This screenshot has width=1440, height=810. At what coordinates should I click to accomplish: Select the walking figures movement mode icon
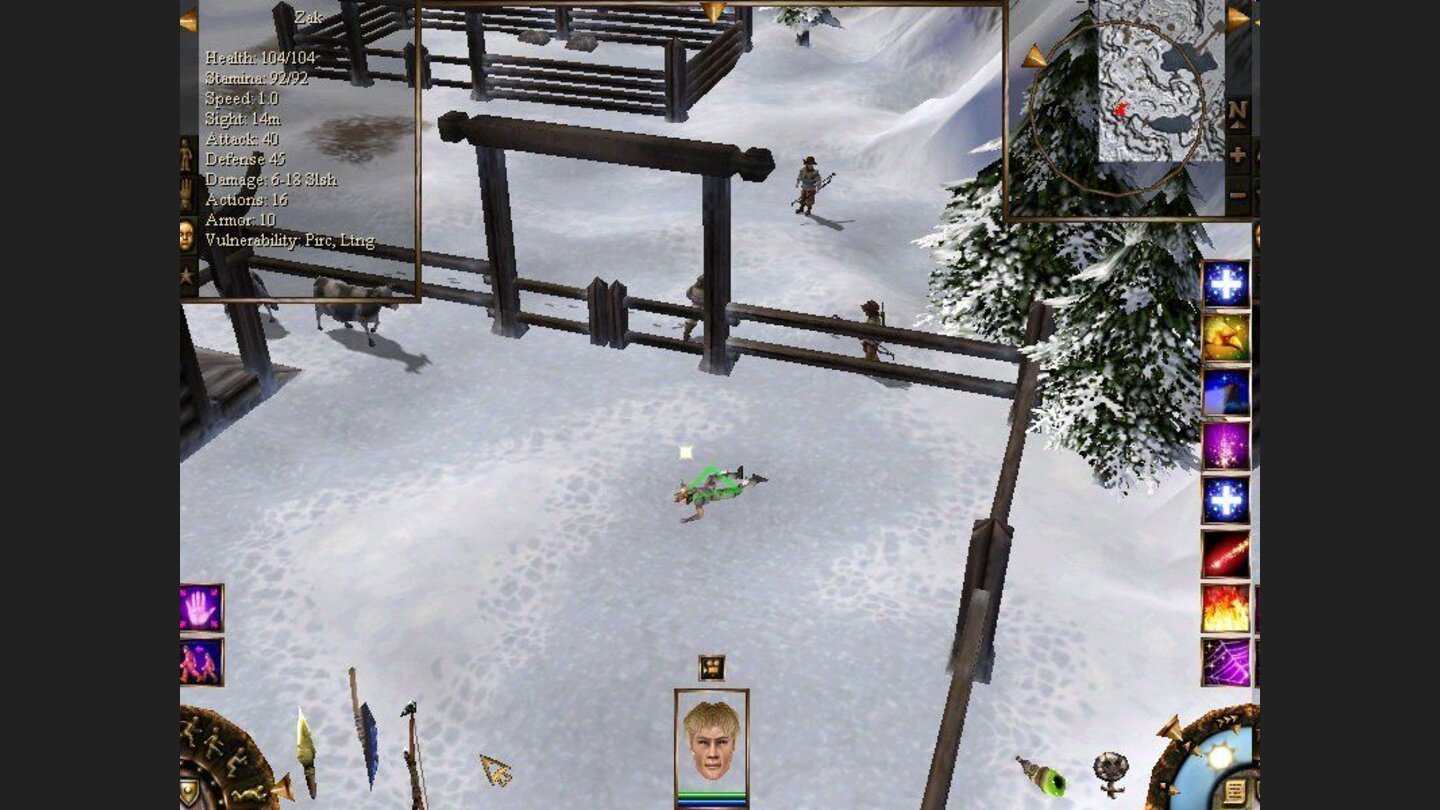198,661
